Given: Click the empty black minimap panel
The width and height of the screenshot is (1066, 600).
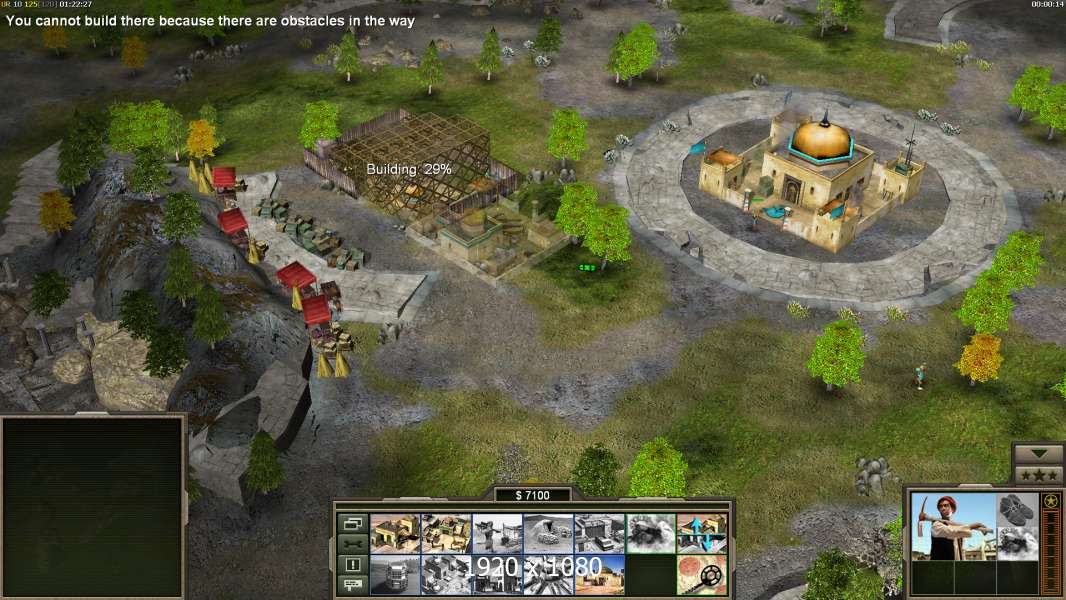Looking at the screenshot, I should tap(93, 507).
